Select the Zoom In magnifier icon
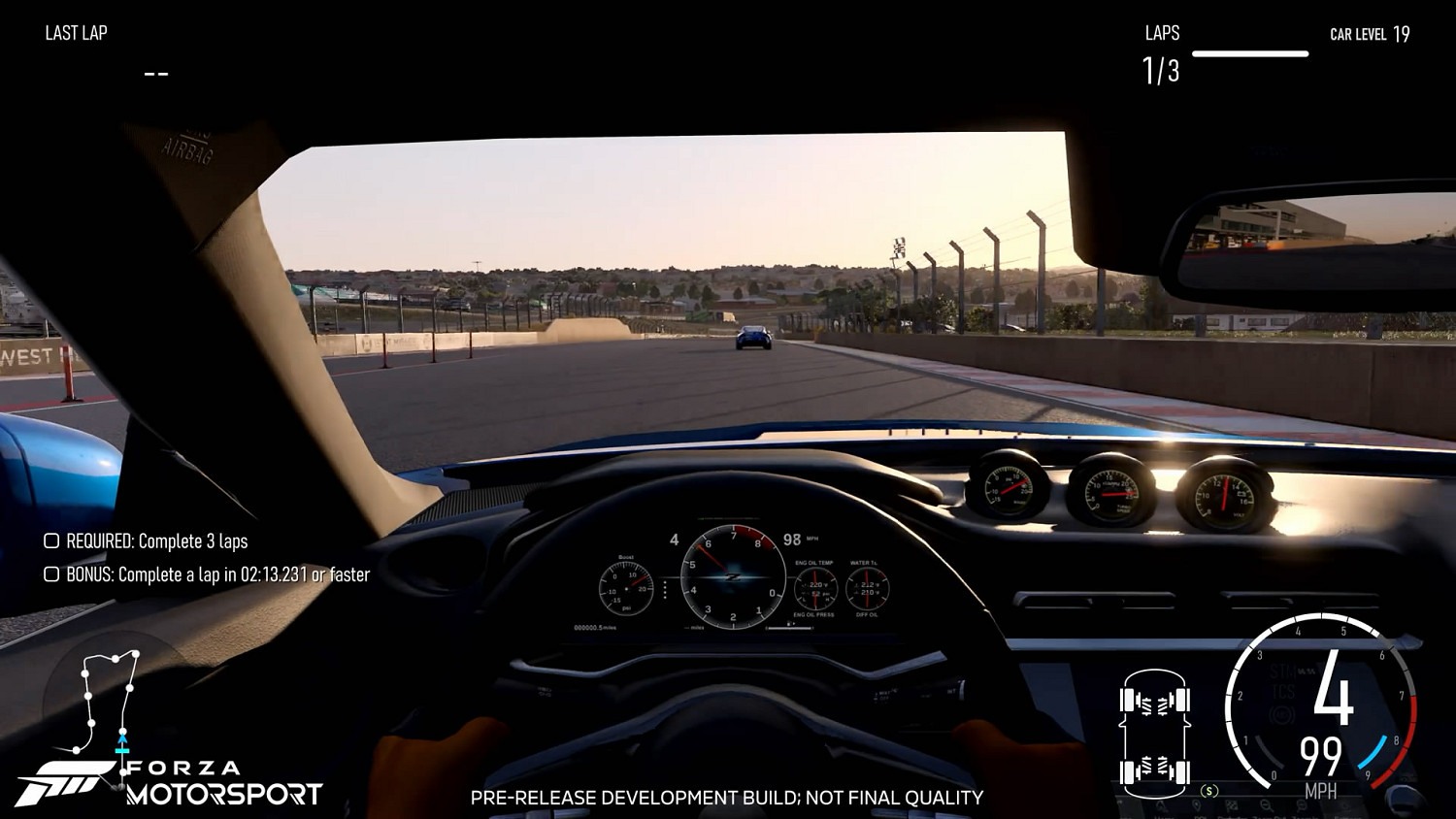The image size is (1456, 819). (x=1301, y=804)
